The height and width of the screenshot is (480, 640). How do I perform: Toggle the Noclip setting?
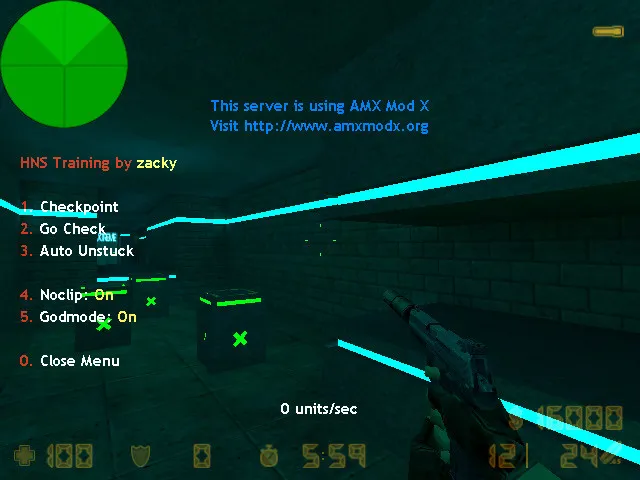(76, 295)
